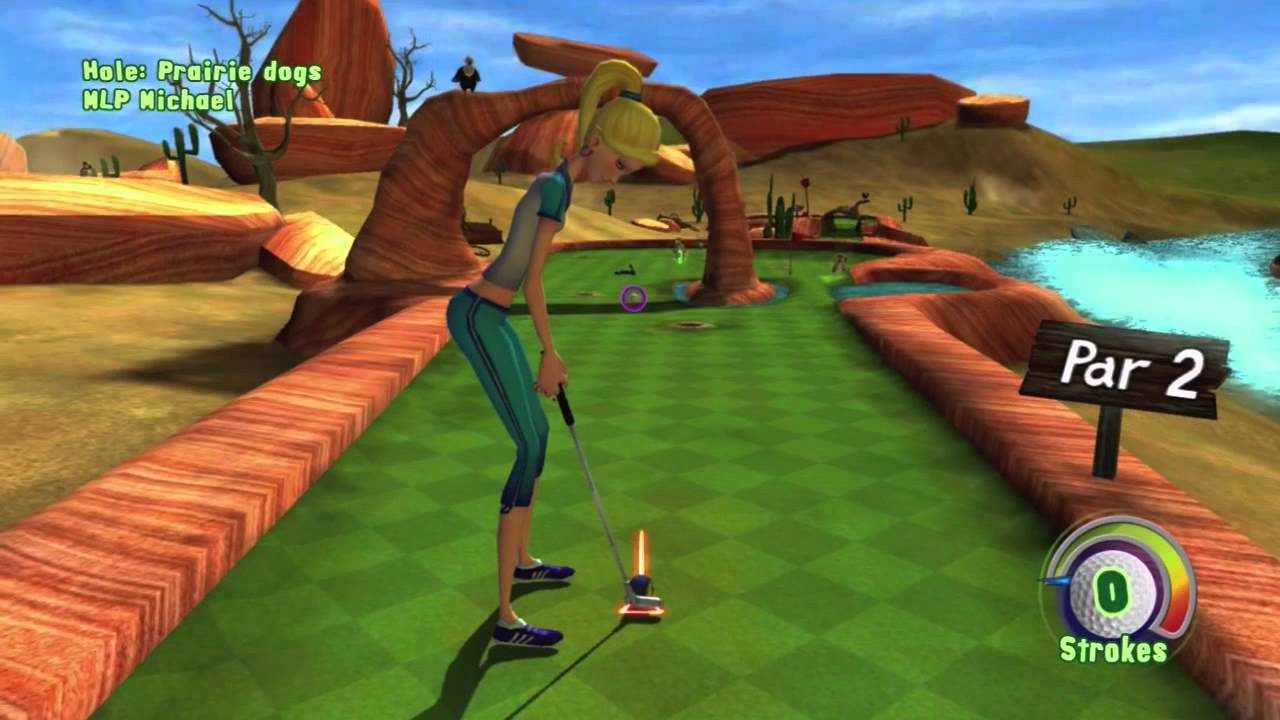Click the hole cup in the distance
Image resolution: width=1280 pixels, height=720 pixels.
point(692,325)
